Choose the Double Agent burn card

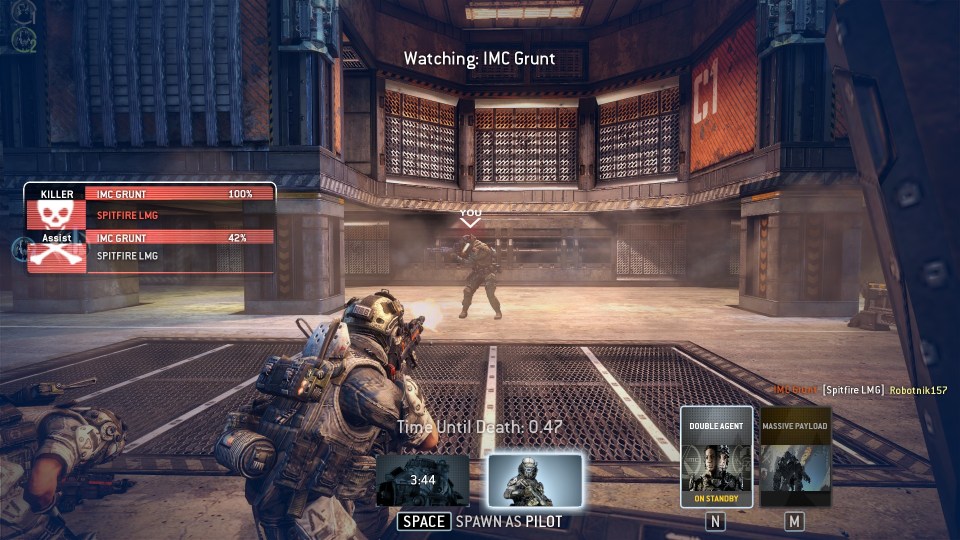coord(716,457)
